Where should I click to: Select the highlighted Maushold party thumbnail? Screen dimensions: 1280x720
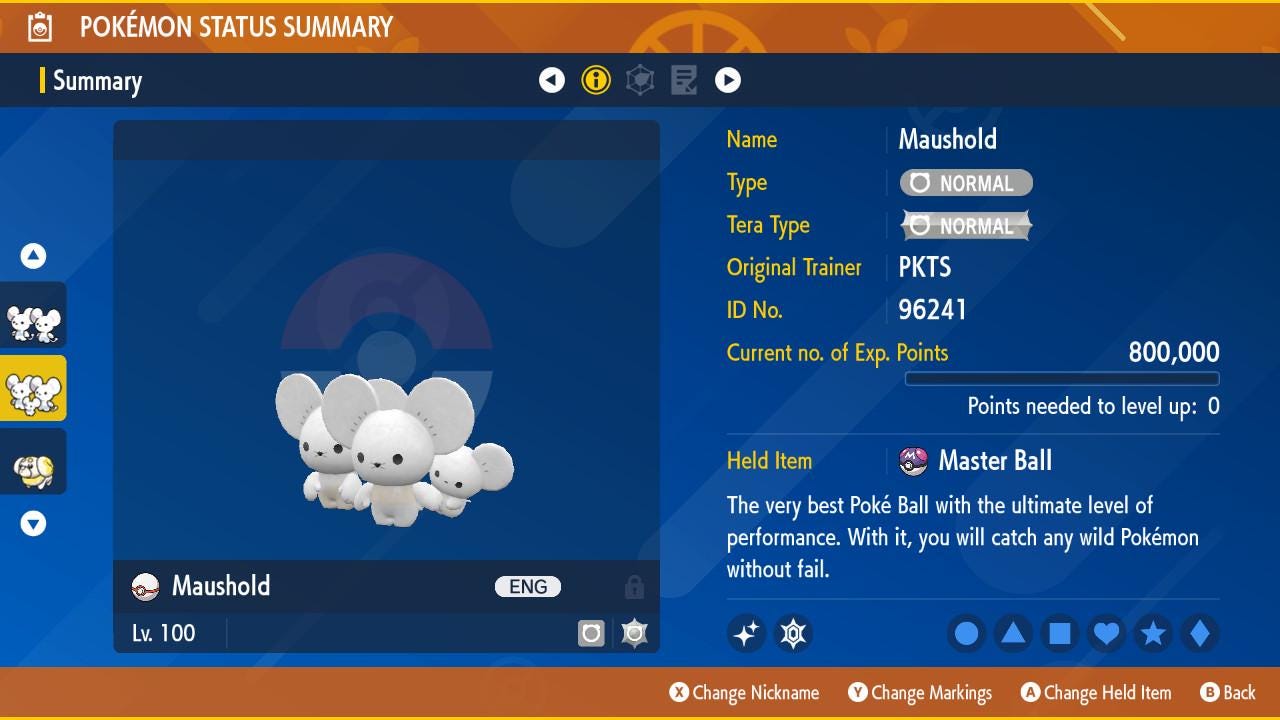[33, 388]
